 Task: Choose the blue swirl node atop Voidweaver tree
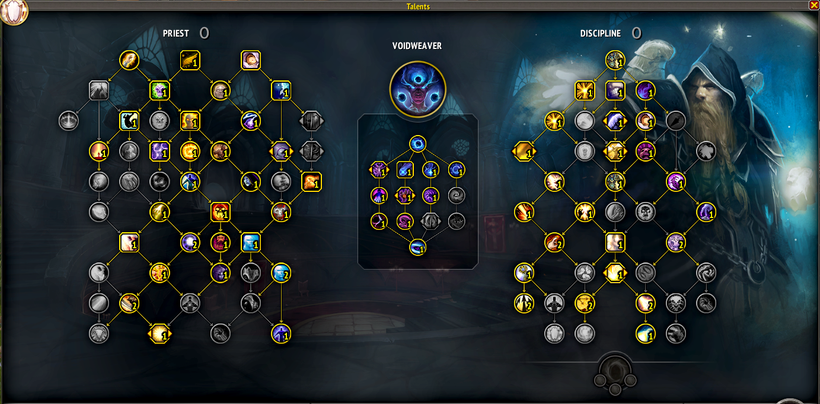[418, 143]
